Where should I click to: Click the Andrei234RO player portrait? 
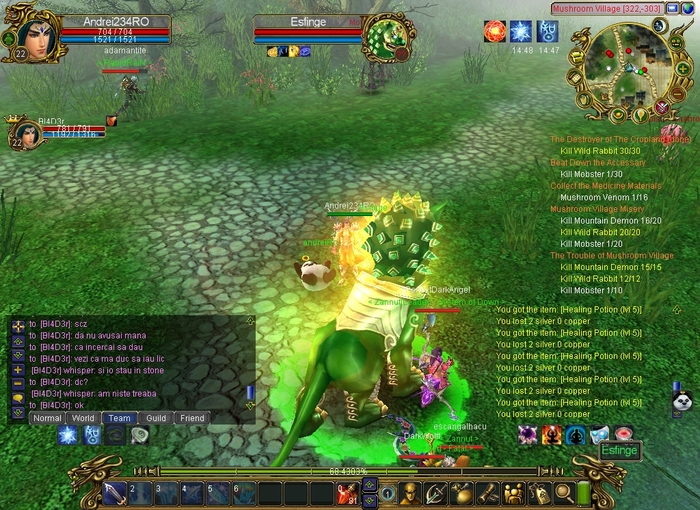coord(31,32)
